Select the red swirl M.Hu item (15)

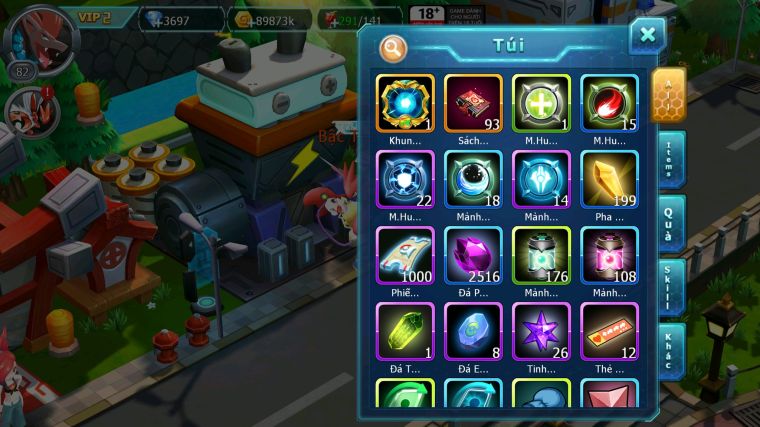tap(609, 104)
